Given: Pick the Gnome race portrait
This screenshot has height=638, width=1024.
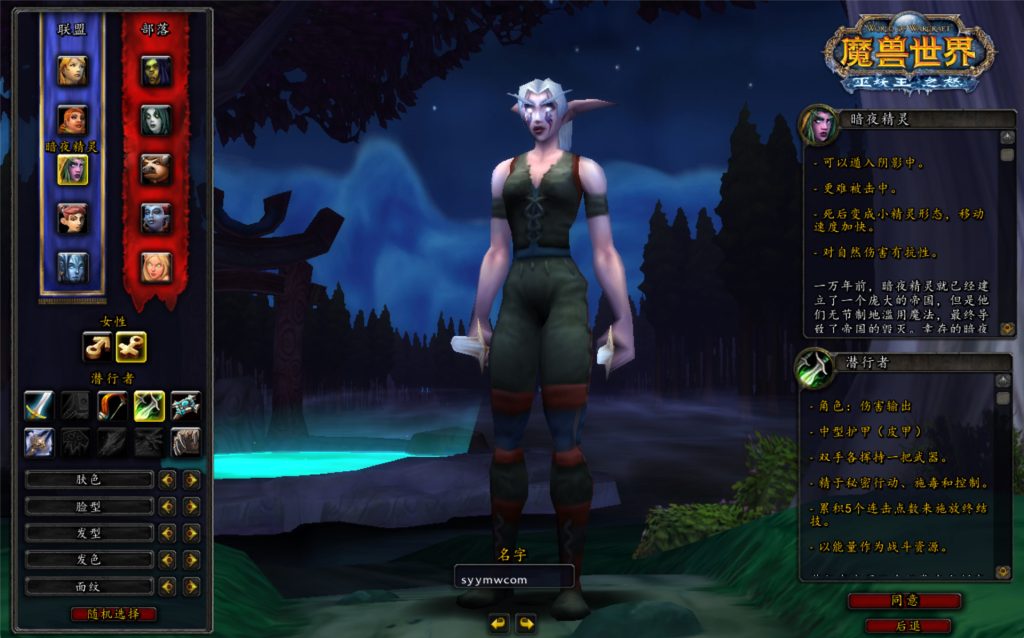Looking at the screenshot, I should pos(72,218).
